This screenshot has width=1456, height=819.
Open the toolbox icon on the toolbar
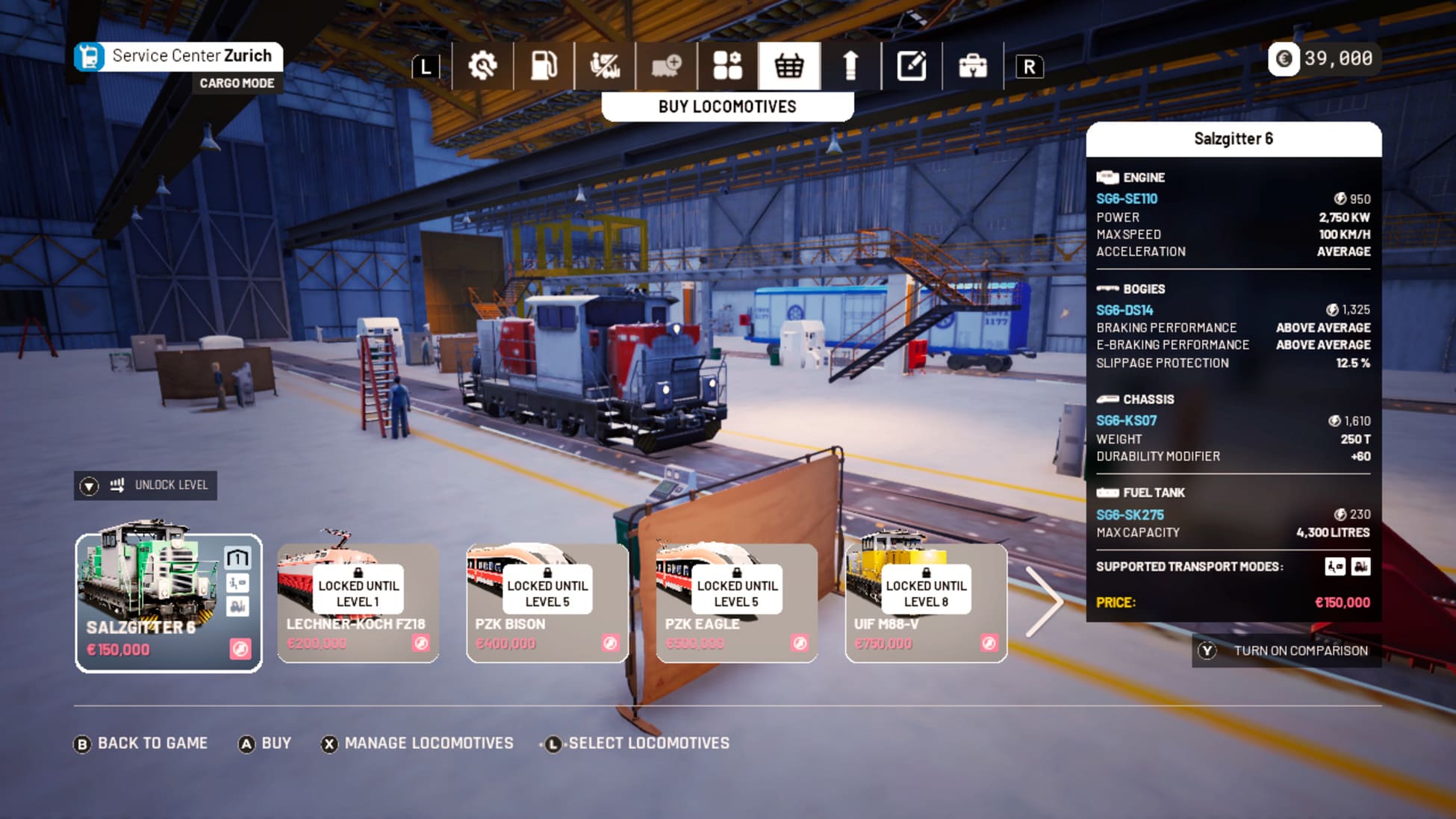(971, 66)
